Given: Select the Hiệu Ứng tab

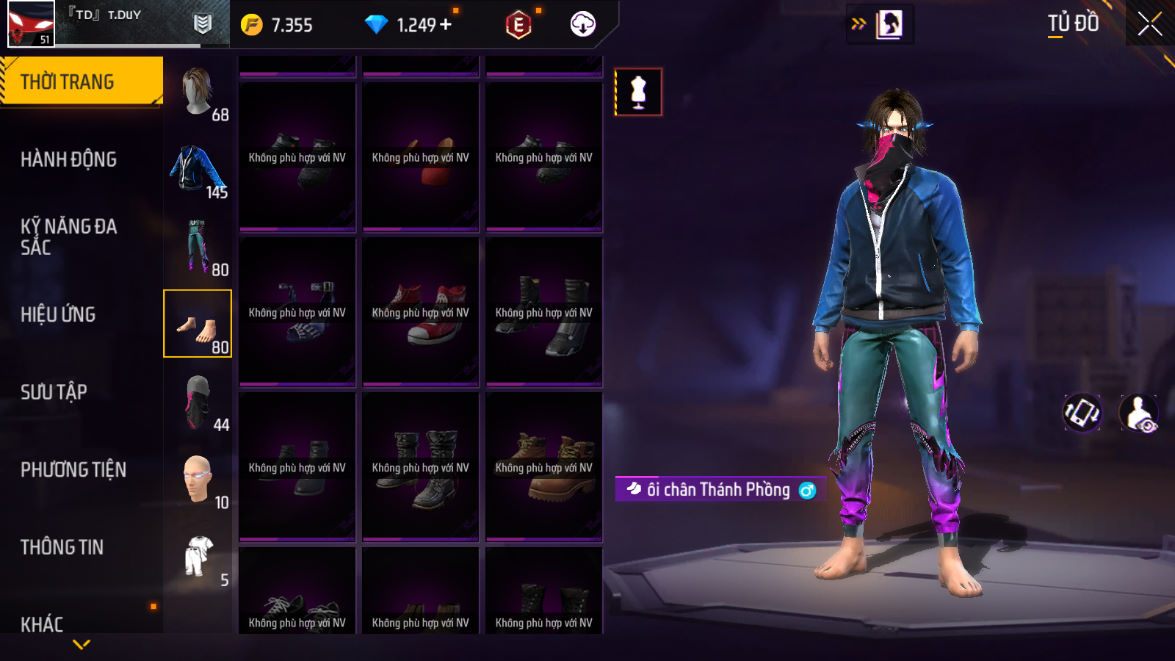Looking at the screenshot, I should [x=58, y=314].
